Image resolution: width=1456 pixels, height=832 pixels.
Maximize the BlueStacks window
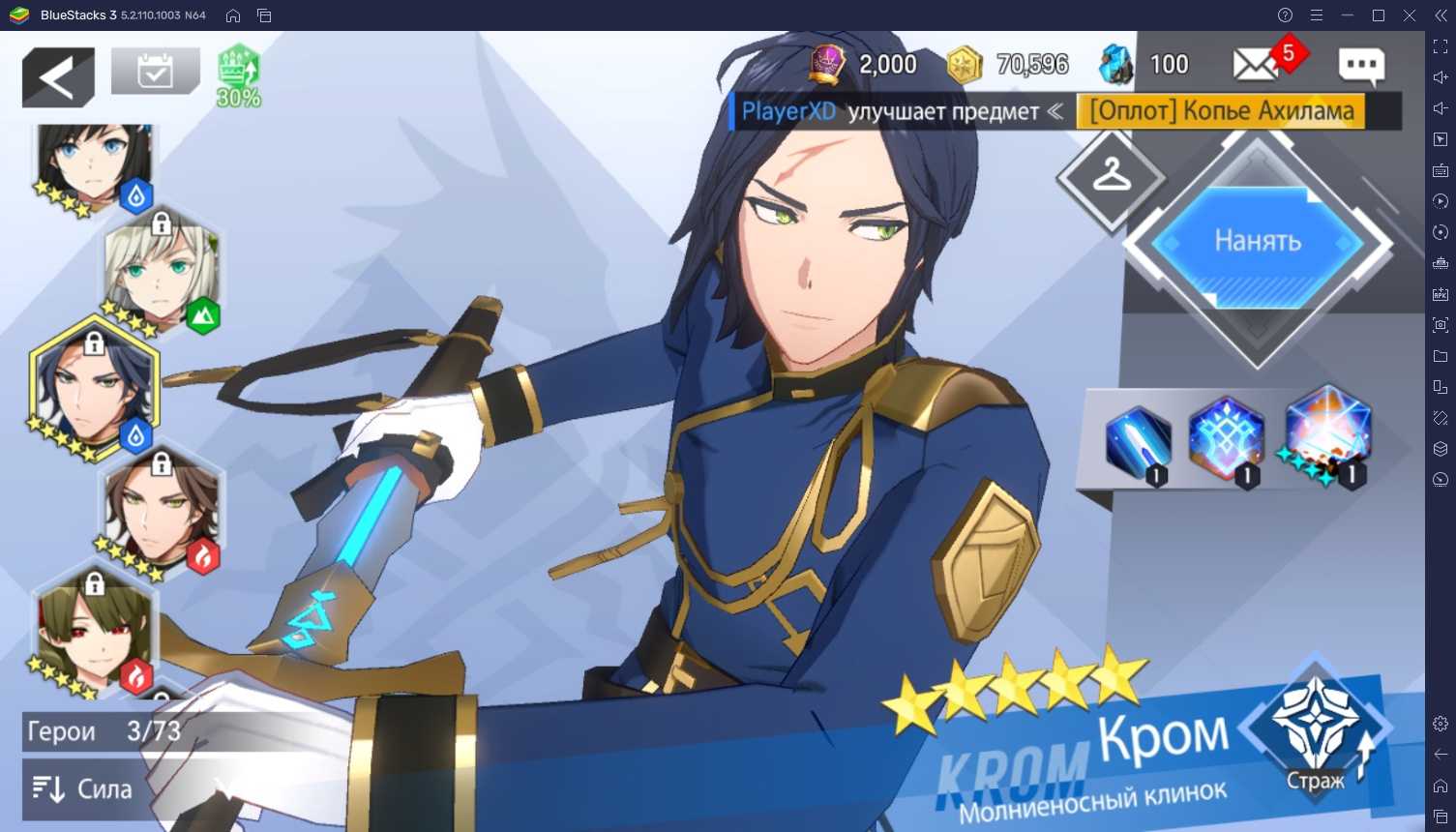pyautogui.click(x=1379, y=15)
